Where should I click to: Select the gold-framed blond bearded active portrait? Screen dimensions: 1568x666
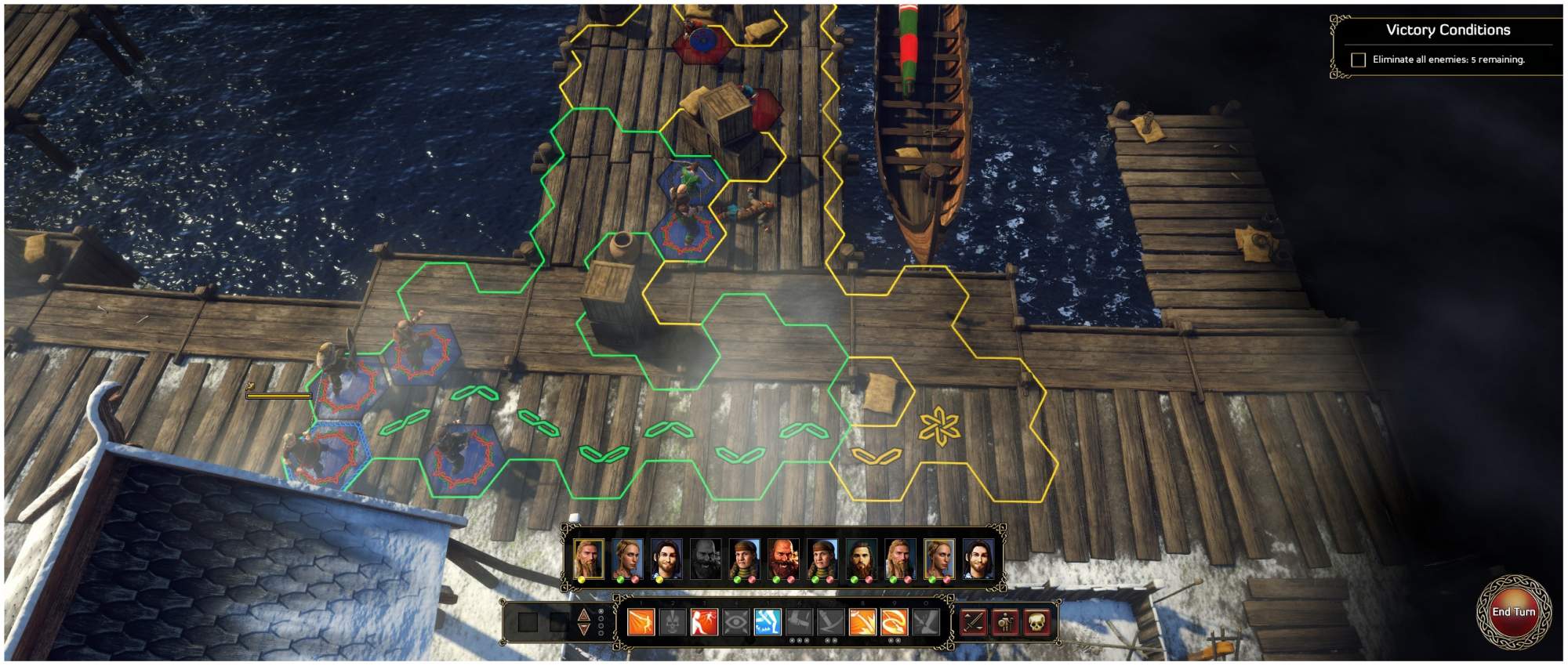[588, 558]
